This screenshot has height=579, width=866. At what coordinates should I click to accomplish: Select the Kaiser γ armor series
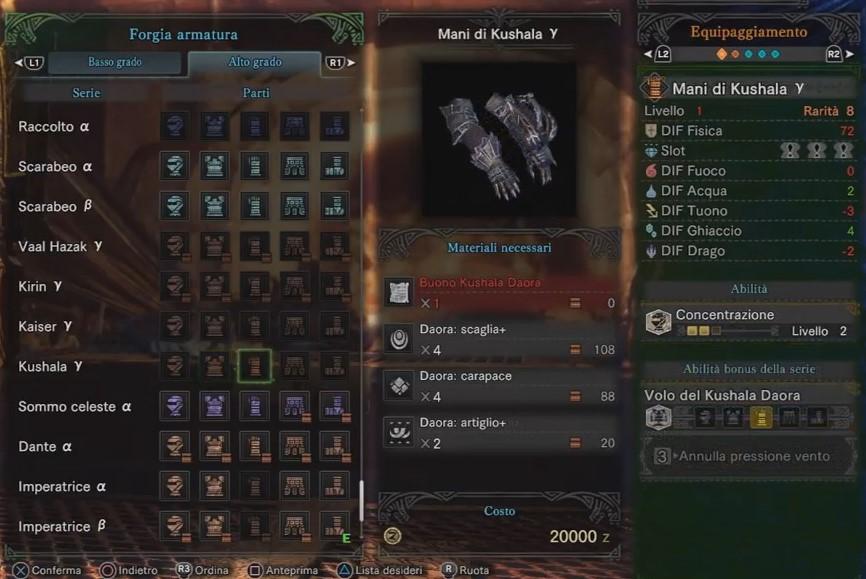click(x=45, y=327)
